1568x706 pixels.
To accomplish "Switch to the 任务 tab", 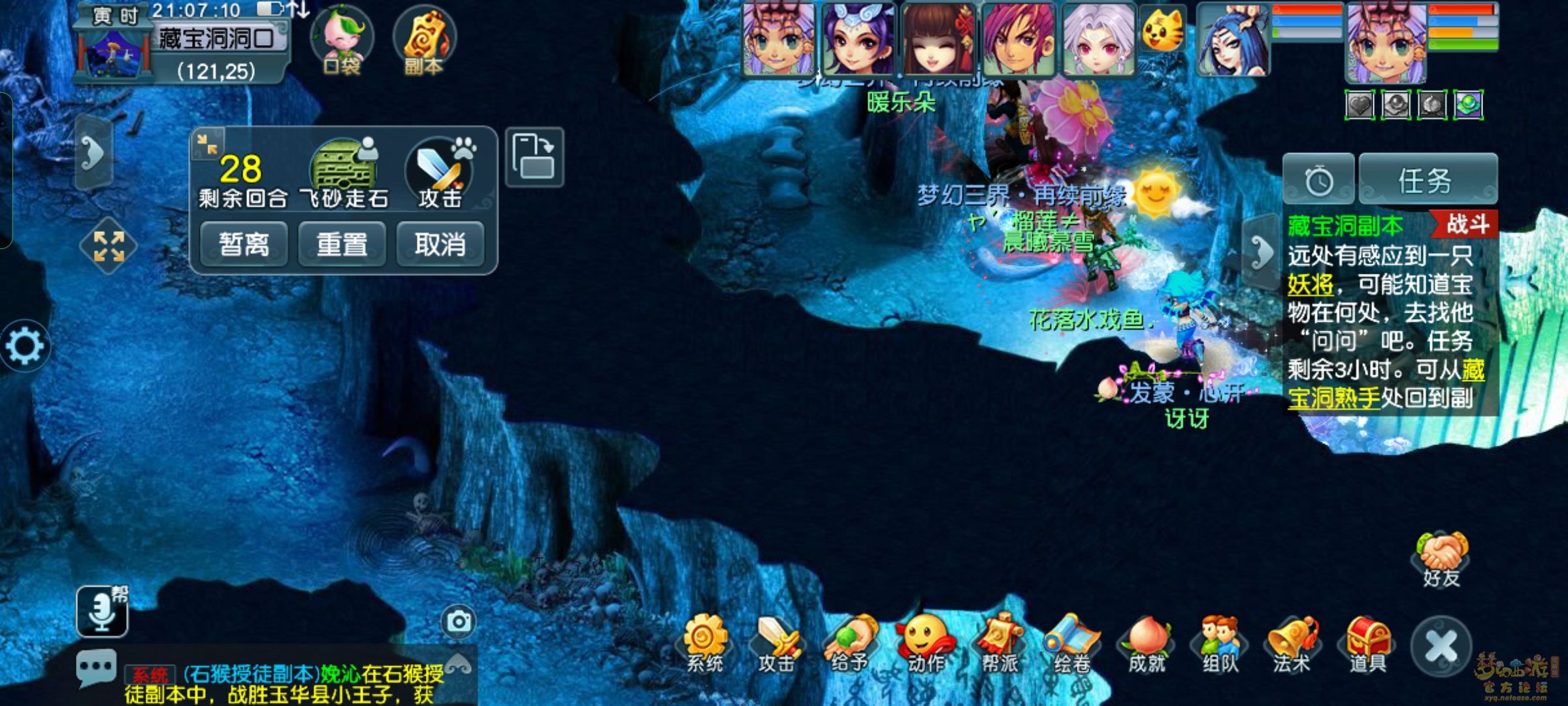I will (1428, 180).
